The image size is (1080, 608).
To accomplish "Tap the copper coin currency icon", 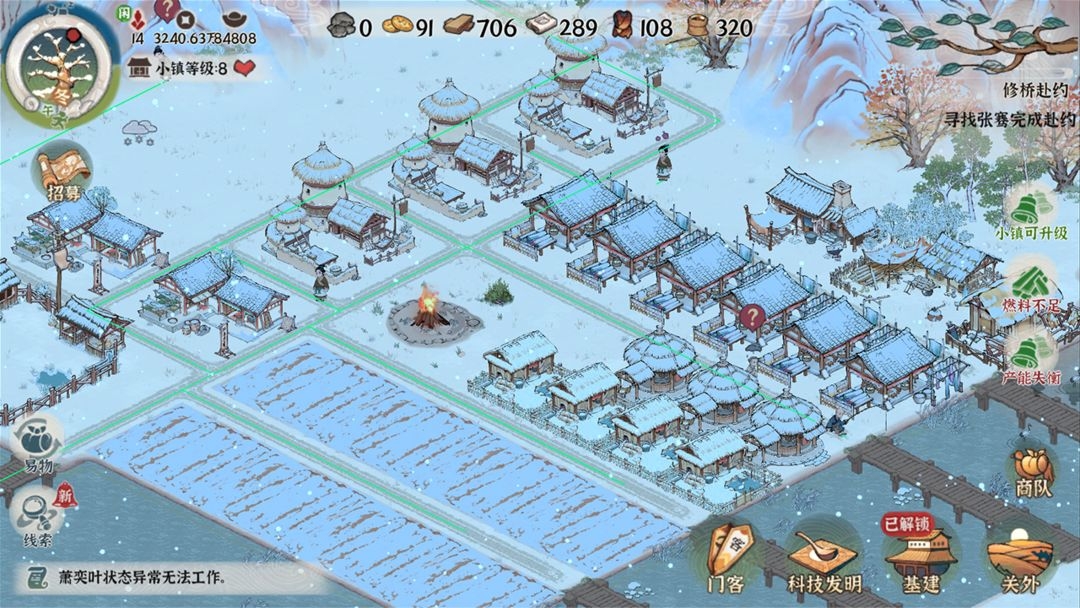I will (396, 26).
